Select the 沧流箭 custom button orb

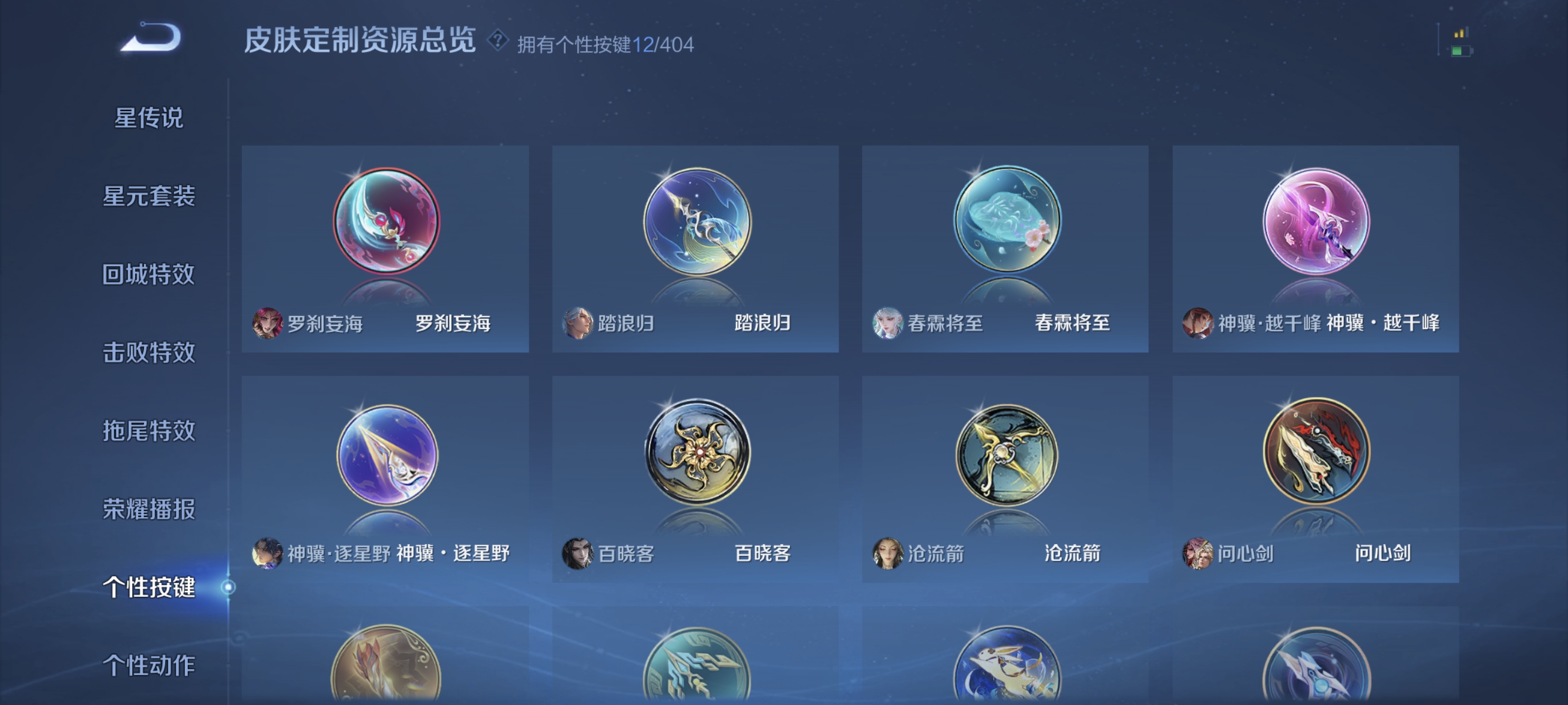(1007, 454)
